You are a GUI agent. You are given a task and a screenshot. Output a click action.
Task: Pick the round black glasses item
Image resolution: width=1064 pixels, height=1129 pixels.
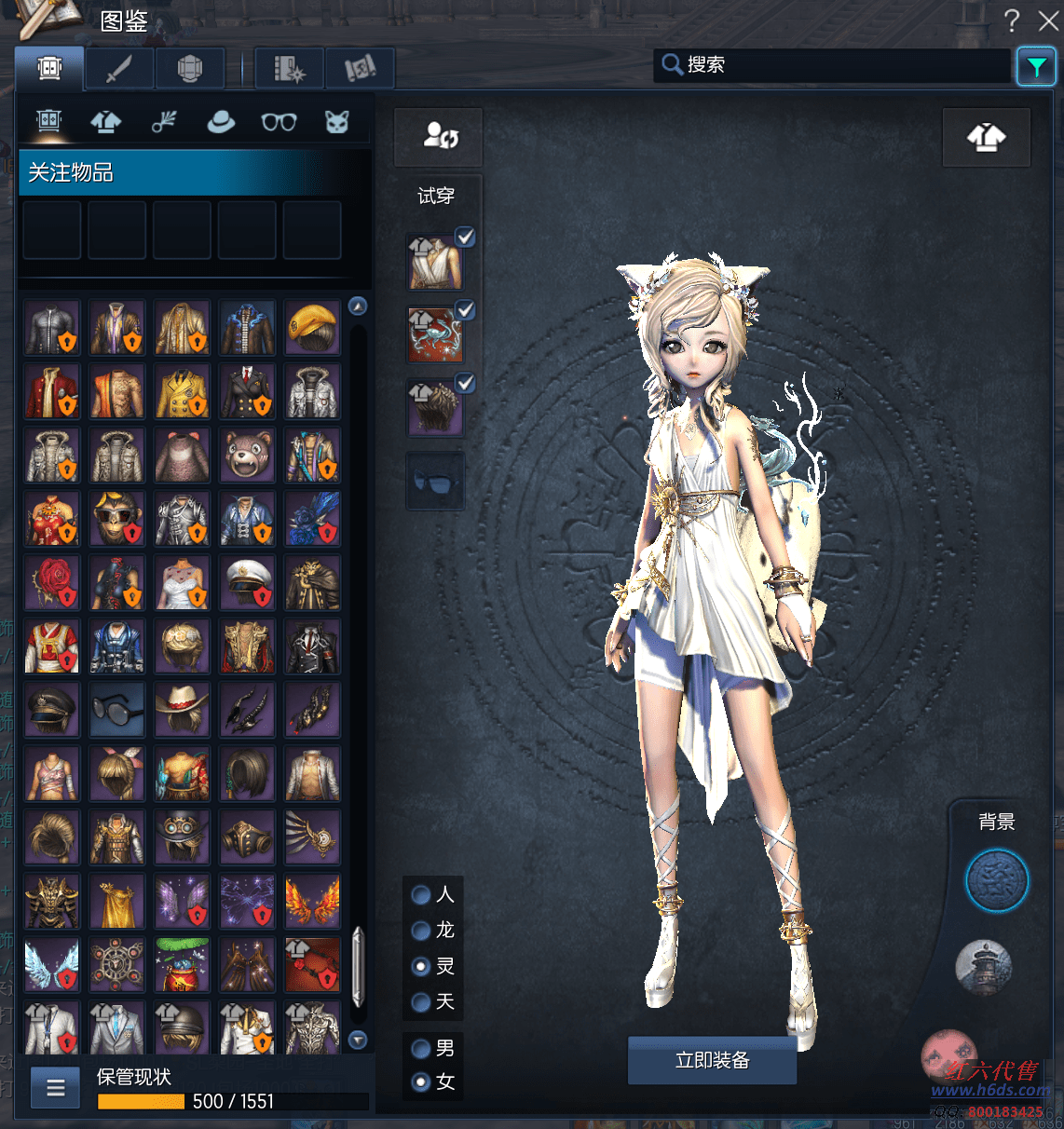click(x=117, y=710)
